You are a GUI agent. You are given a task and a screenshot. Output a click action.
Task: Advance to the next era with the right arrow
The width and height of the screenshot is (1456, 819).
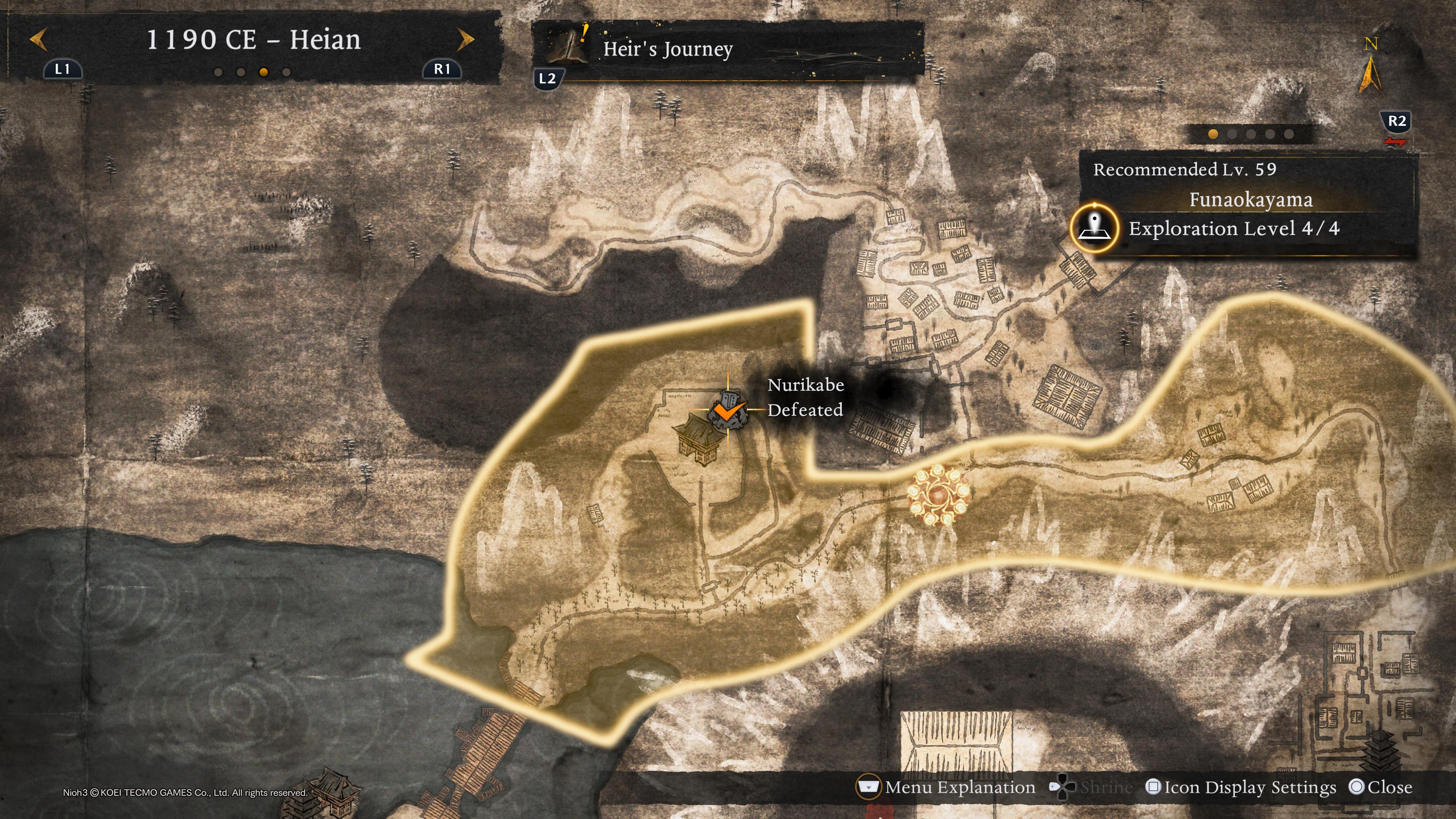(x=465, y=39)
